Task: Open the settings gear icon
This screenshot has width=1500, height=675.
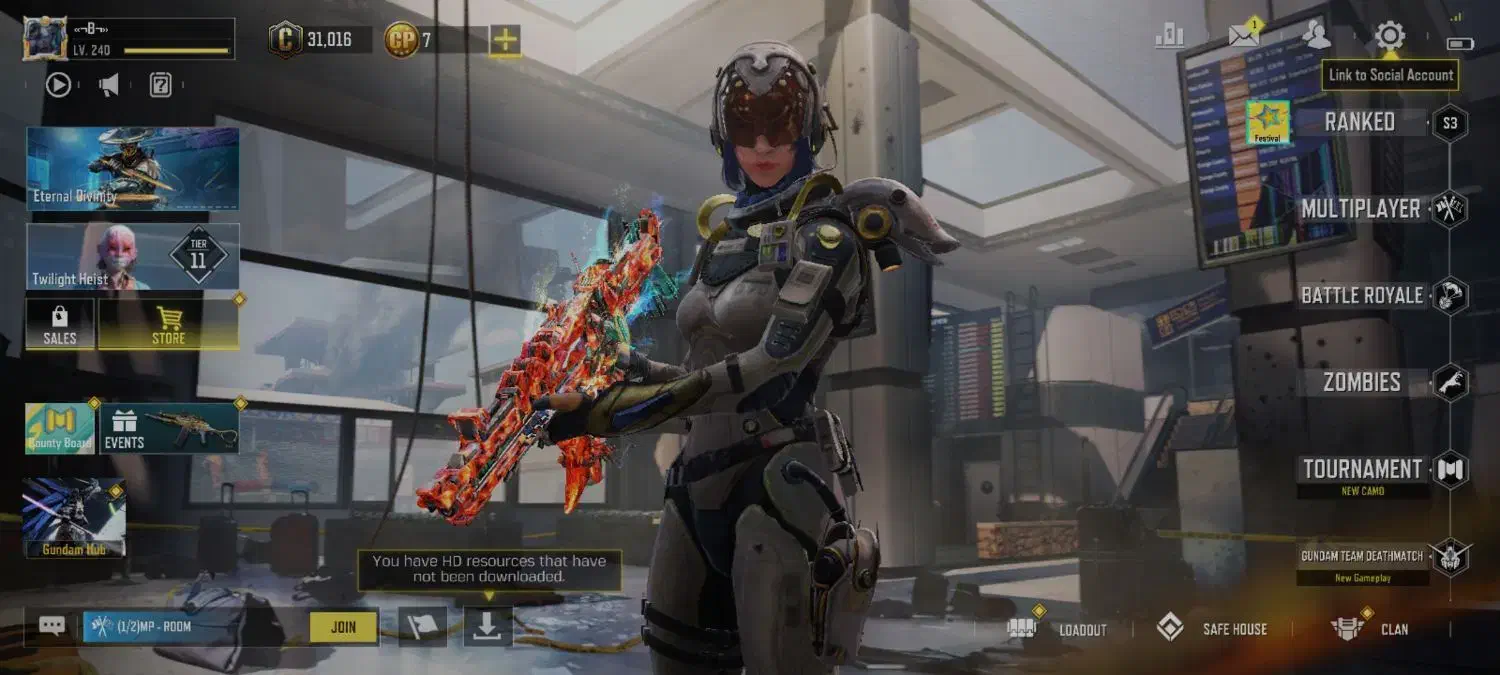Action: click(x=1389, y=37)
